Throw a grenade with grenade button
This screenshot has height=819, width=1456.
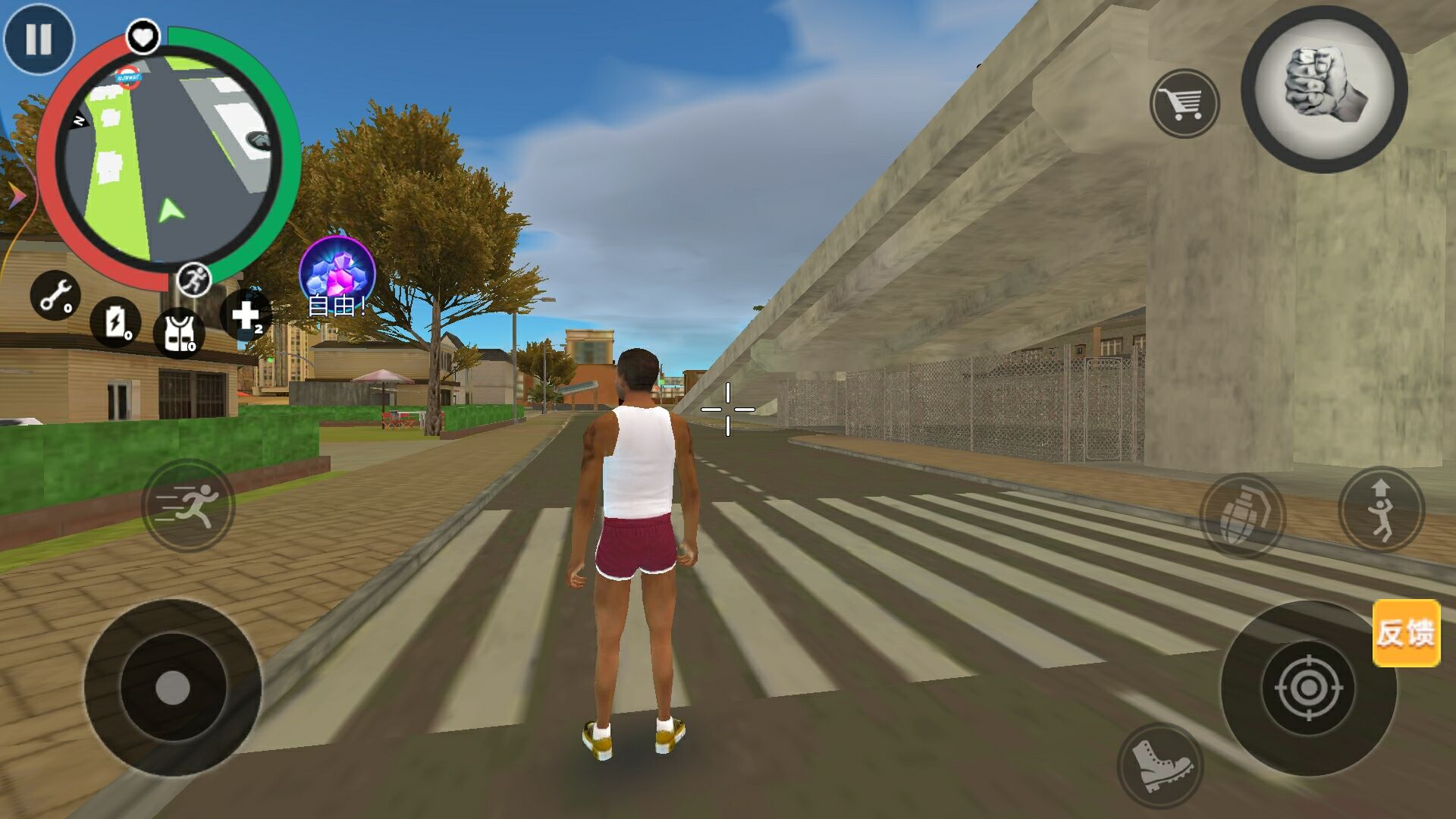coord(1242,516)
